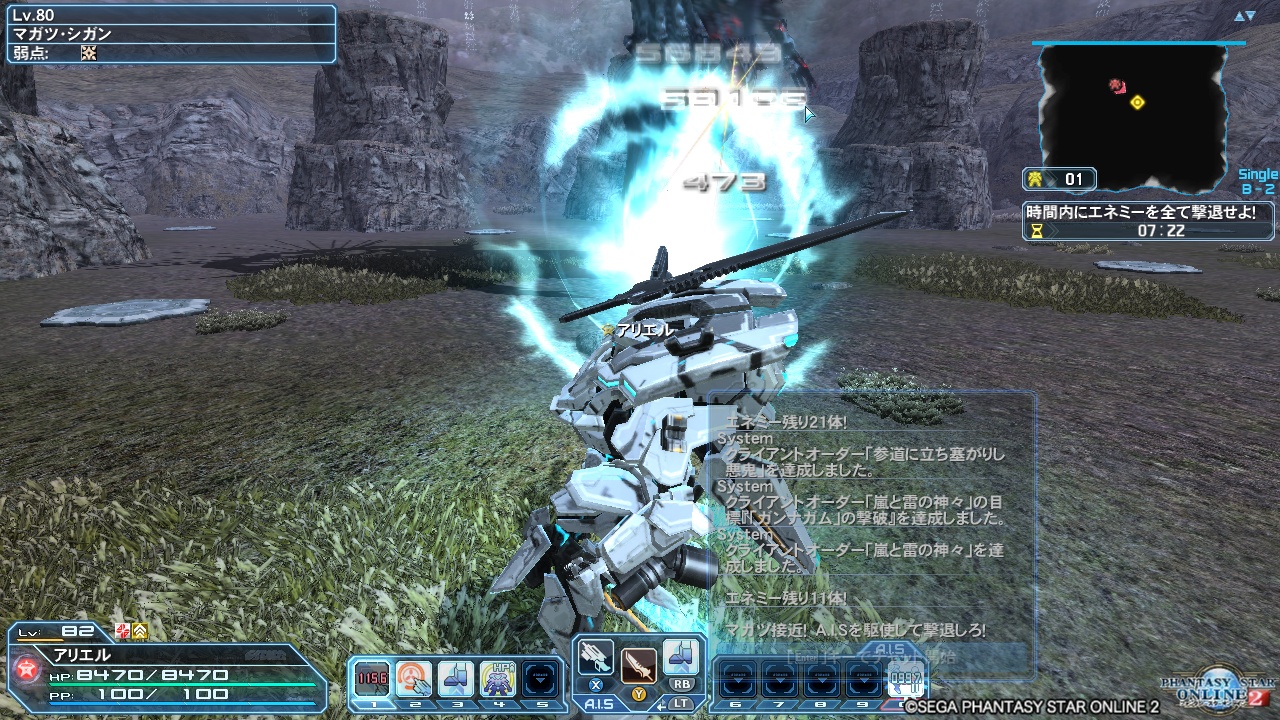Select the boots icon in hotbar slot 3

(455, 676)
